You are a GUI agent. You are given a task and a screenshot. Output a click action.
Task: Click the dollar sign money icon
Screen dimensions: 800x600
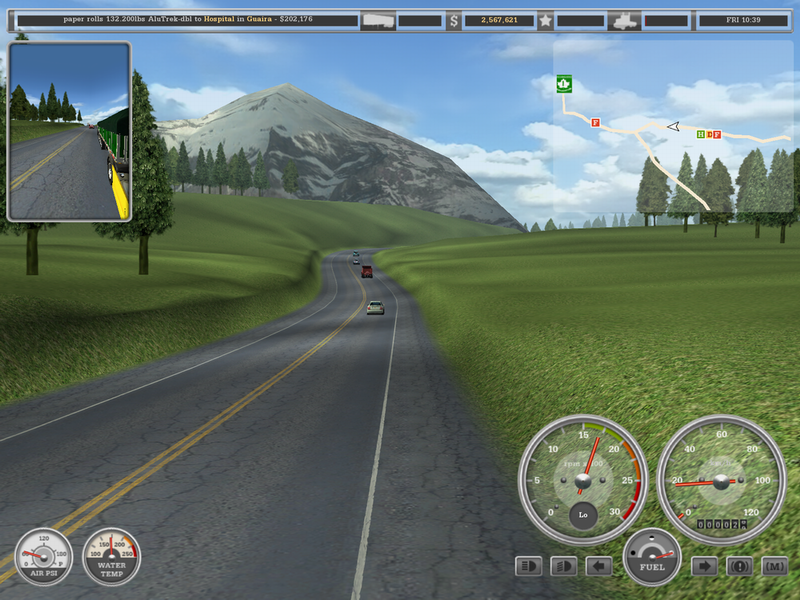click(453, 19)
